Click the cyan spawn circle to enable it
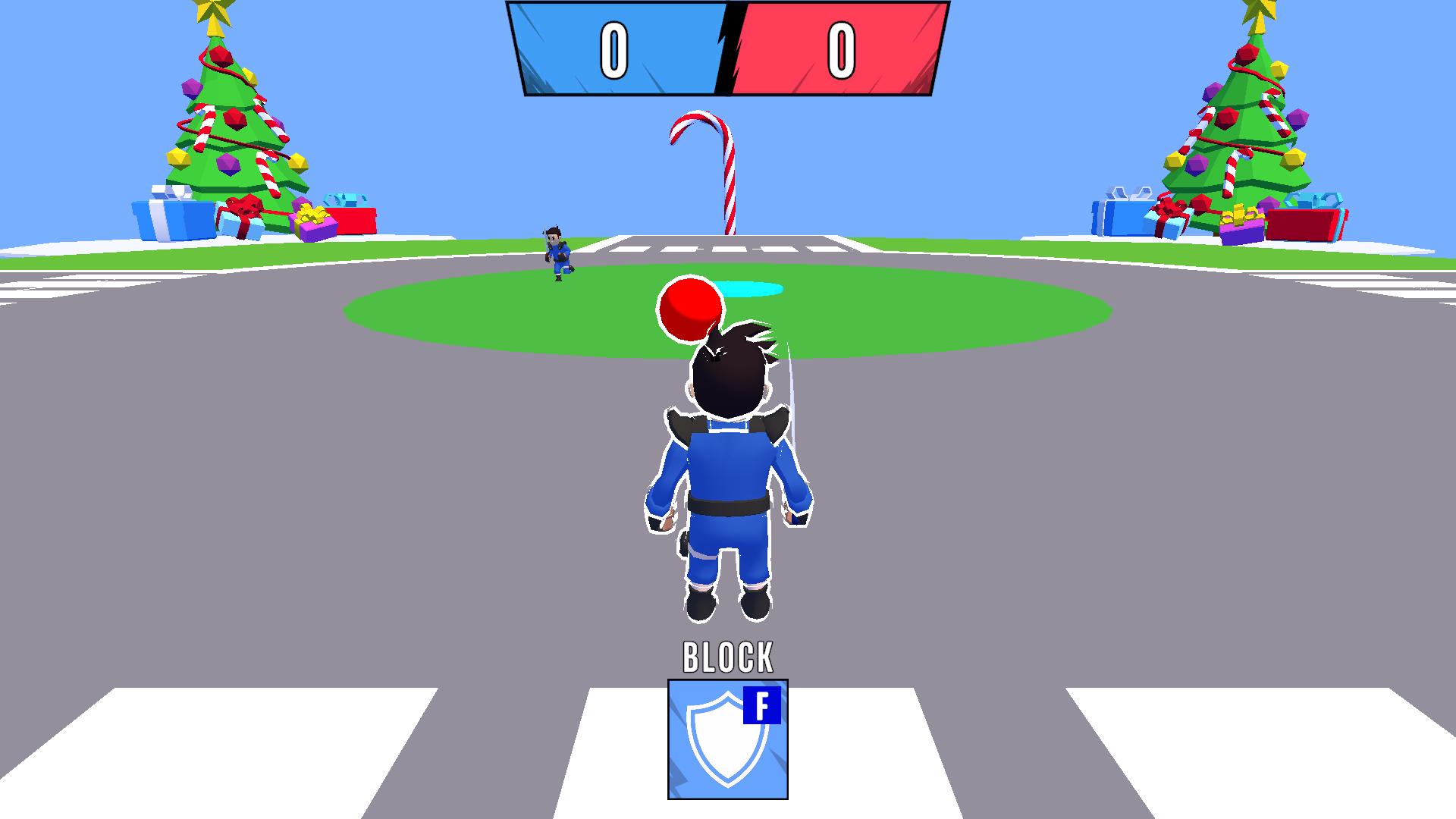The width and height of the screenshot is (1456, 819). coord(747,290)
